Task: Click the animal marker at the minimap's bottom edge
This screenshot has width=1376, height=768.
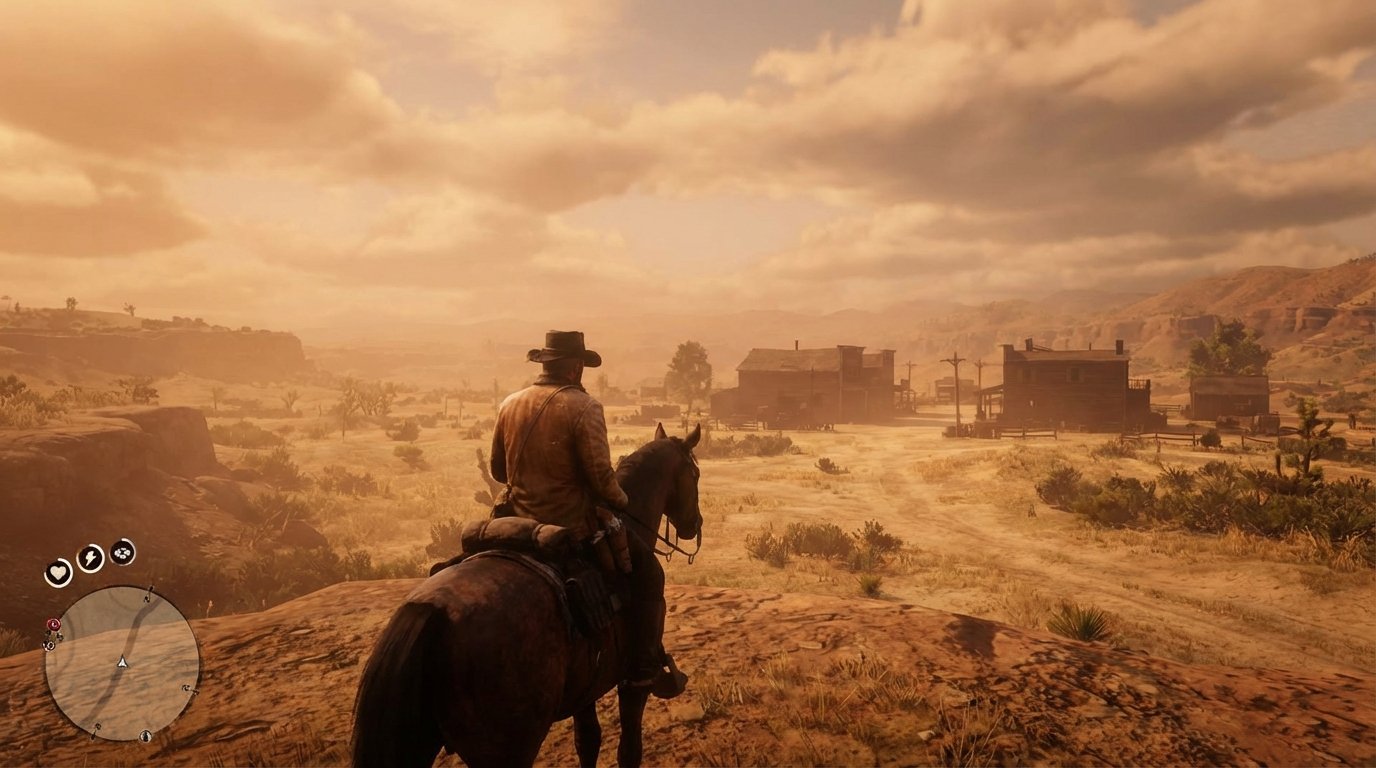Action: 145,736
